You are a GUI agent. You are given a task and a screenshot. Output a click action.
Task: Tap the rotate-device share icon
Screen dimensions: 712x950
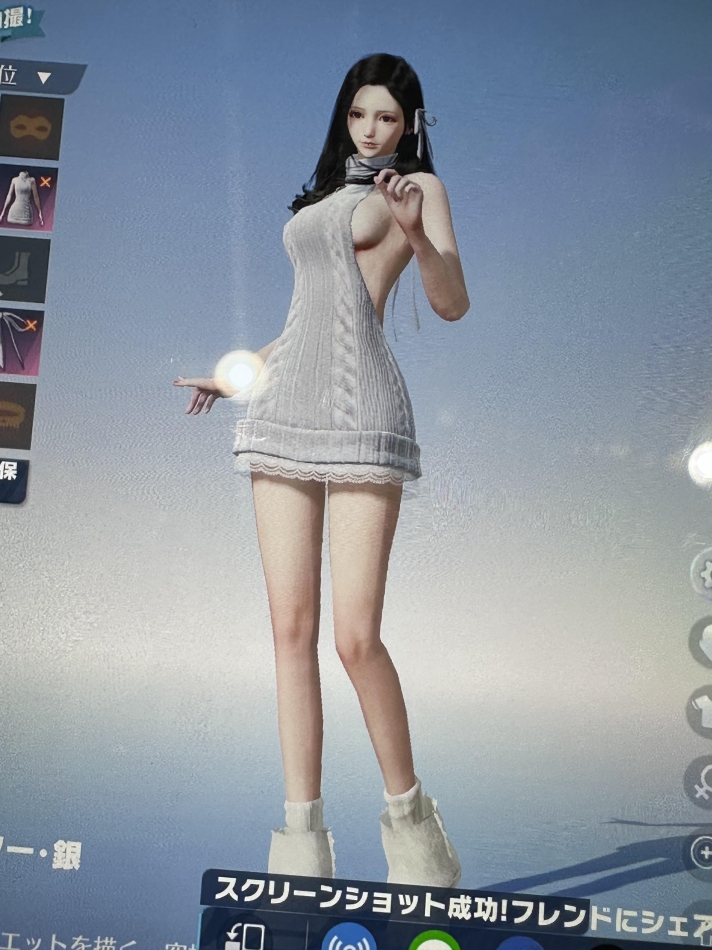click(244, 936)
